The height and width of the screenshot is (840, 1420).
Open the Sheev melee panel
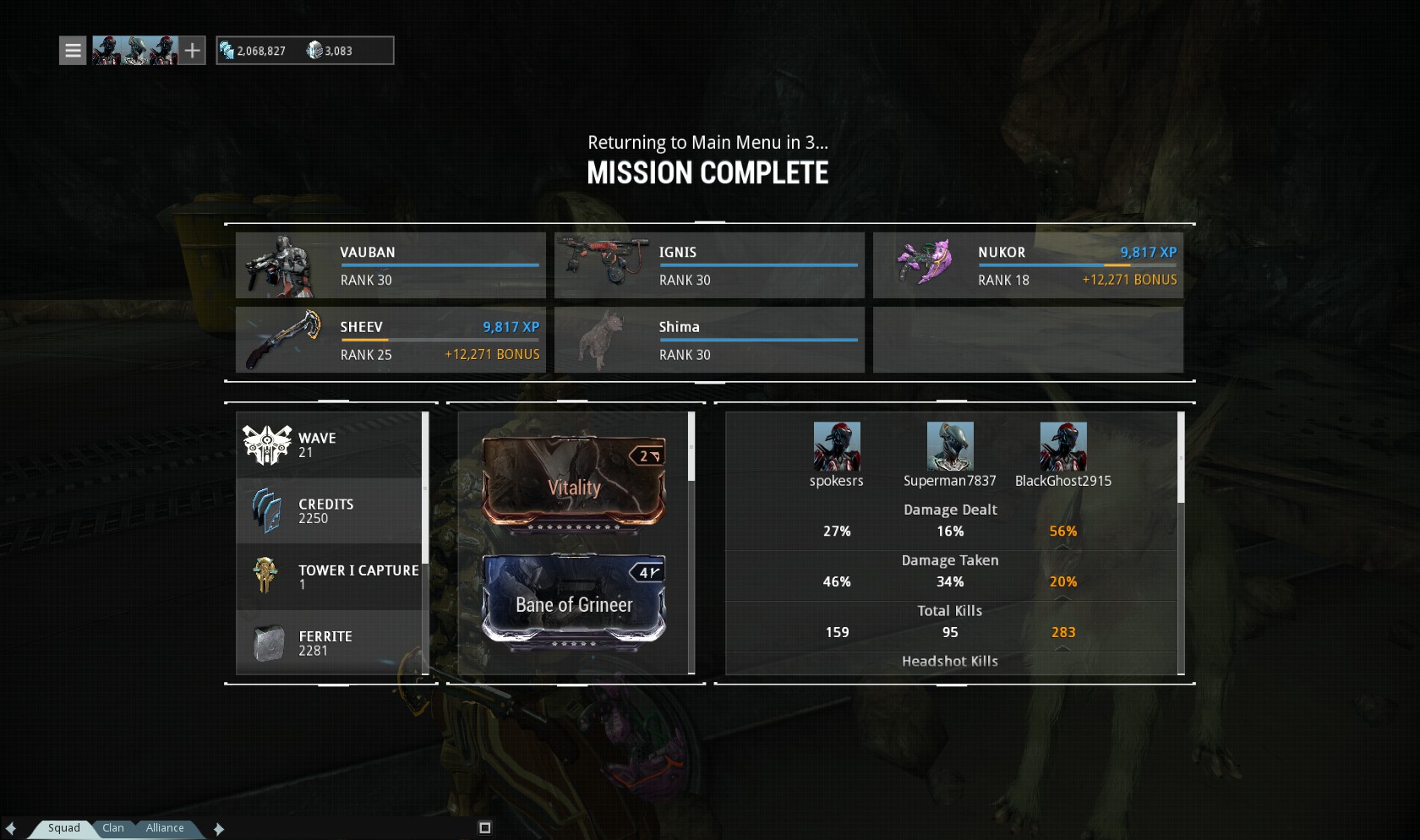pyautogui.click(x=390, y=340)
